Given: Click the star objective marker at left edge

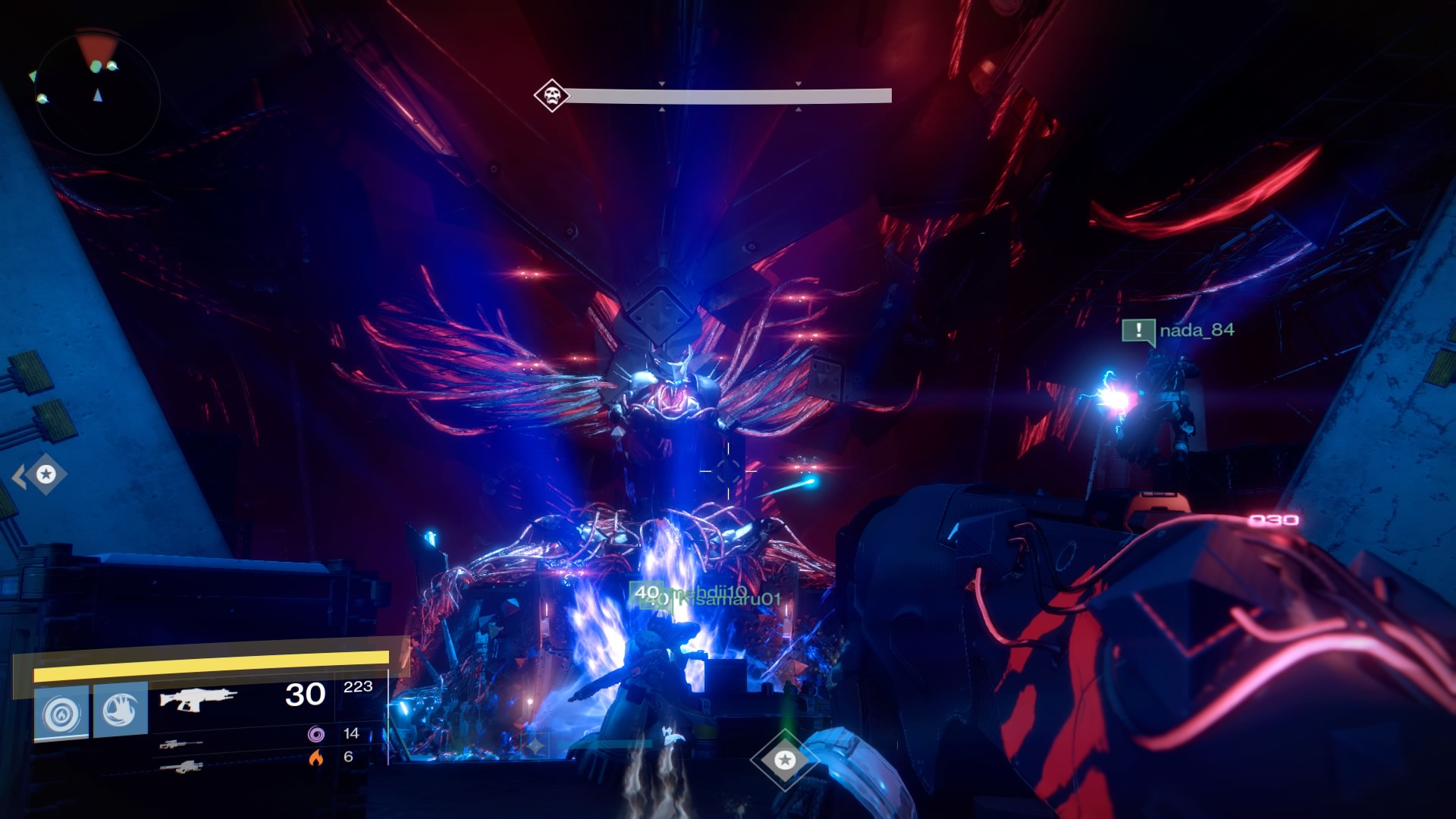Looking at the screenshot, I should click(46, 475).
